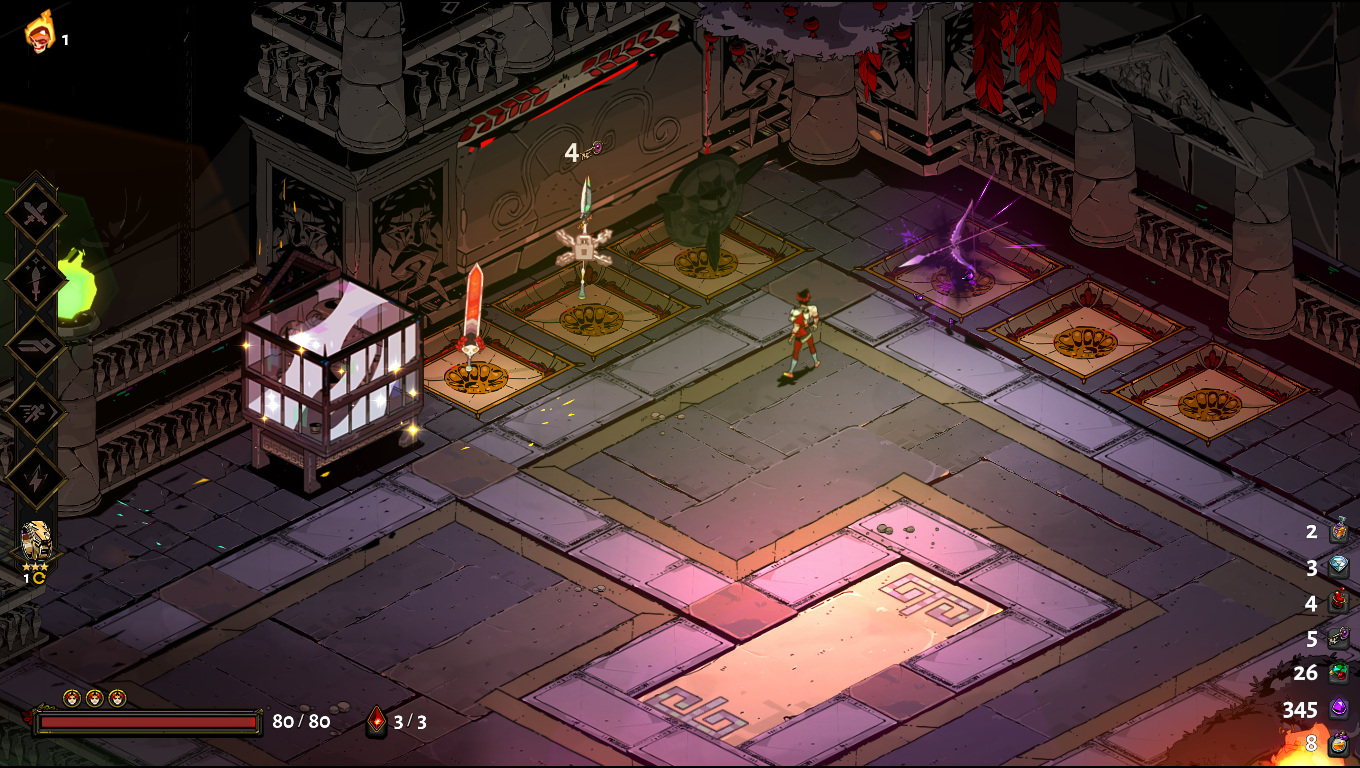
Task: Click the Diamond resource icon
Action: (1339, 567)
